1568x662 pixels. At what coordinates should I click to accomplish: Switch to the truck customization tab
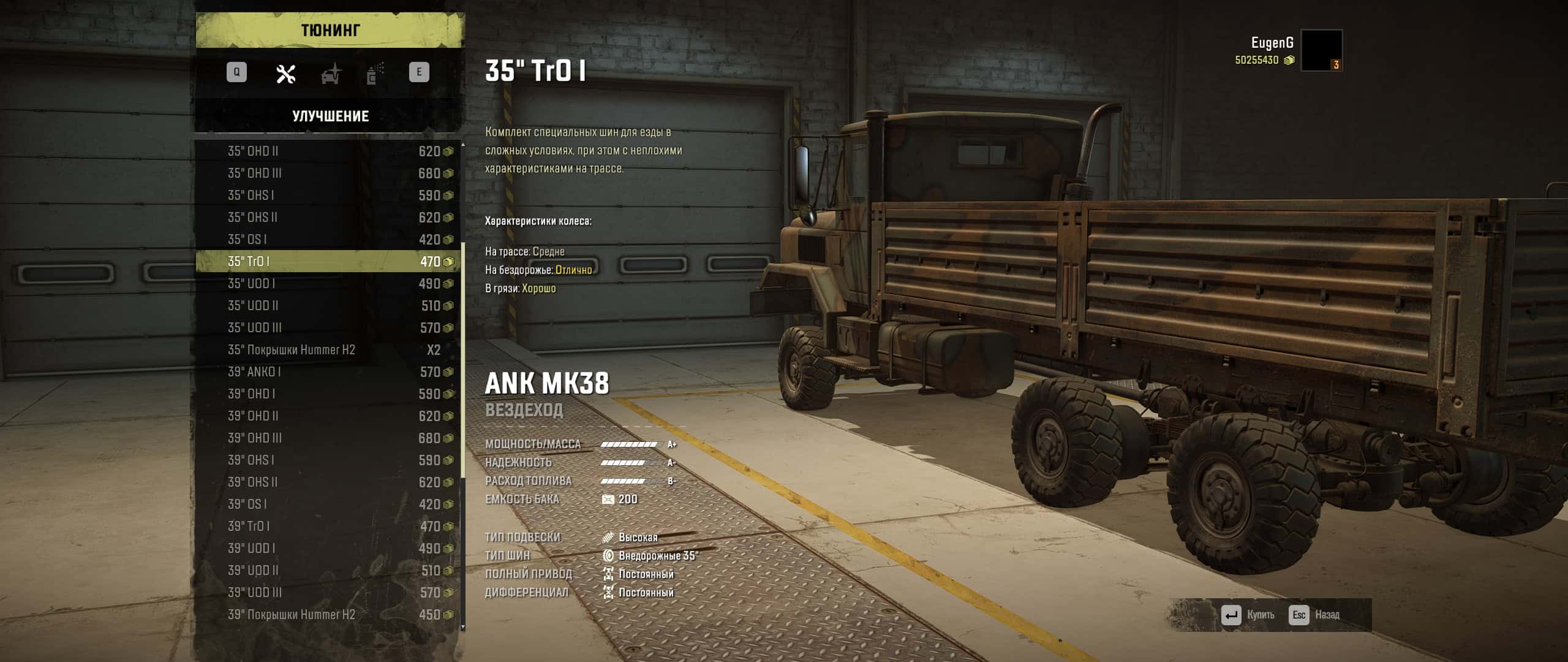331,74
